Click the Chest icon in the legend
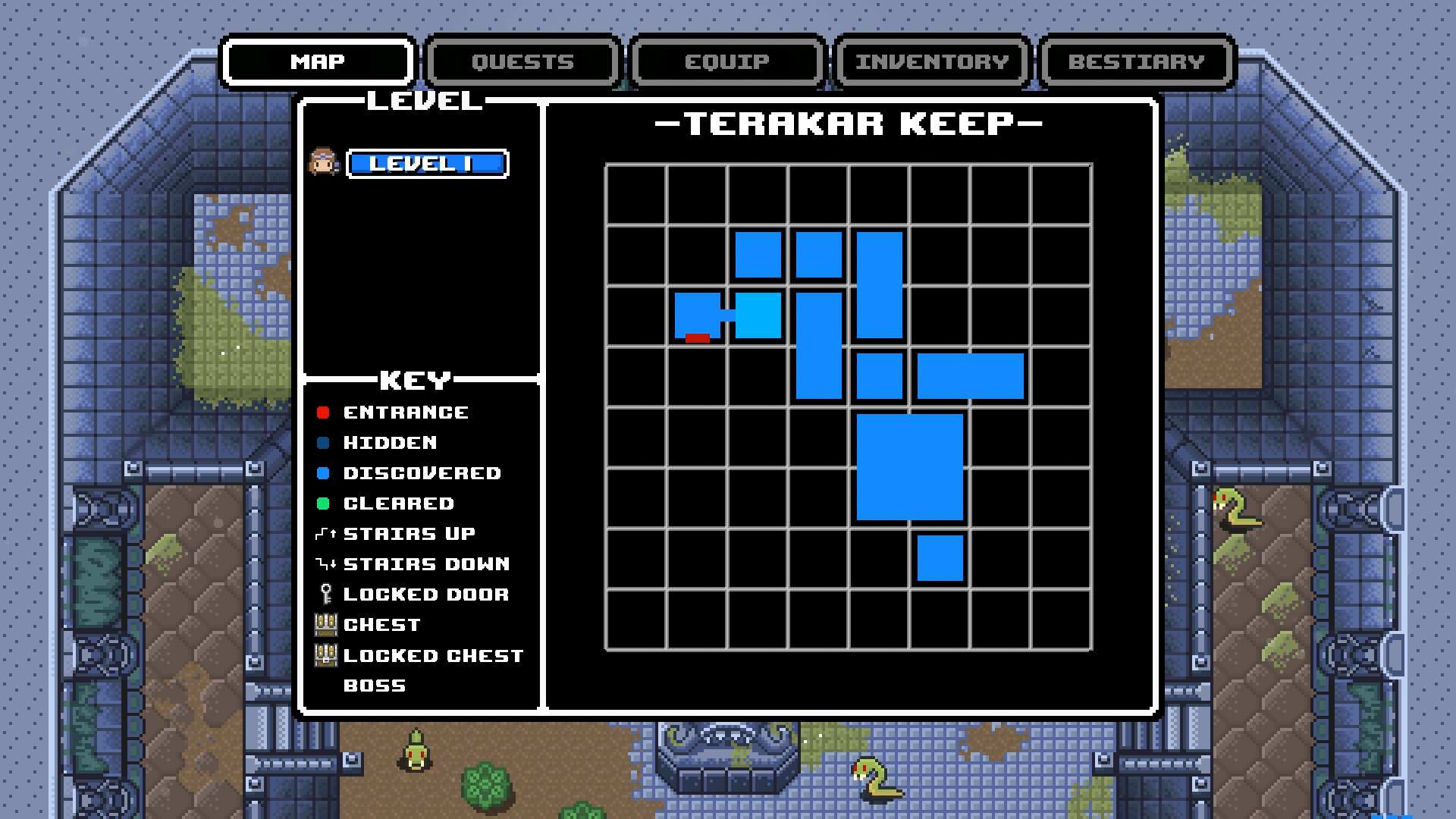This screenshot has height=819, width=1456. tap(326, 624)
